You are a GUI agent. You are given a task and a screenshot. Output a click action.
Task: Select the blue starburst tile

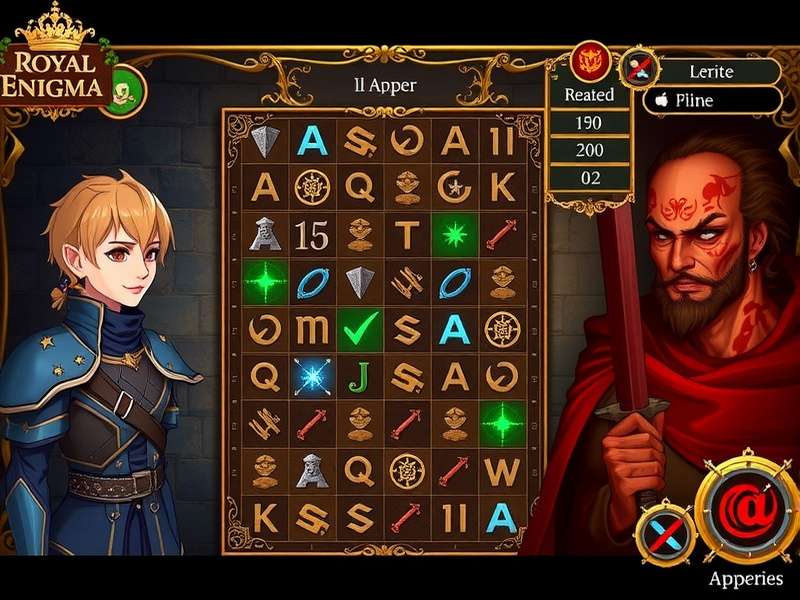pyautogui.click(x=311, y=375)
